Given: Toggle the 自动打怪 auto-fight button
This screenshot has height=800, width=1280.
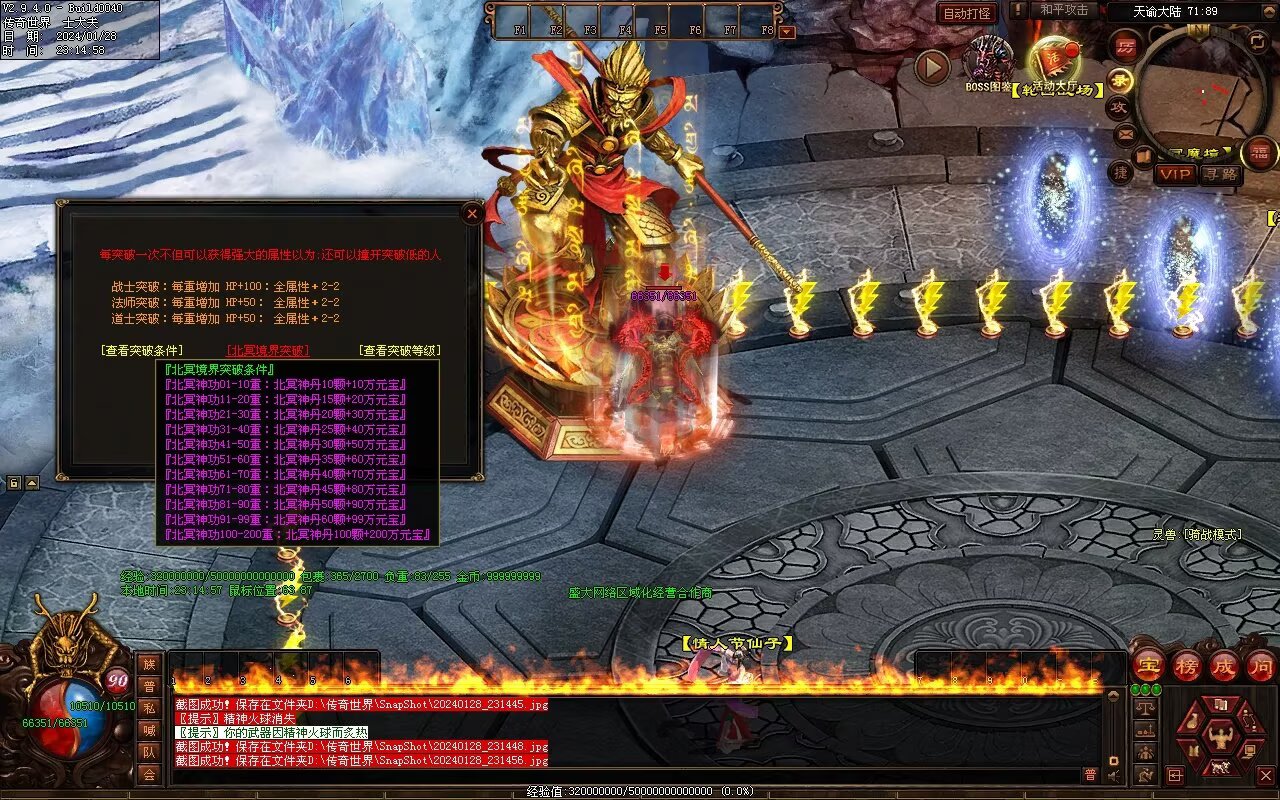Looking at the screenshot, I should click(967, 13).
